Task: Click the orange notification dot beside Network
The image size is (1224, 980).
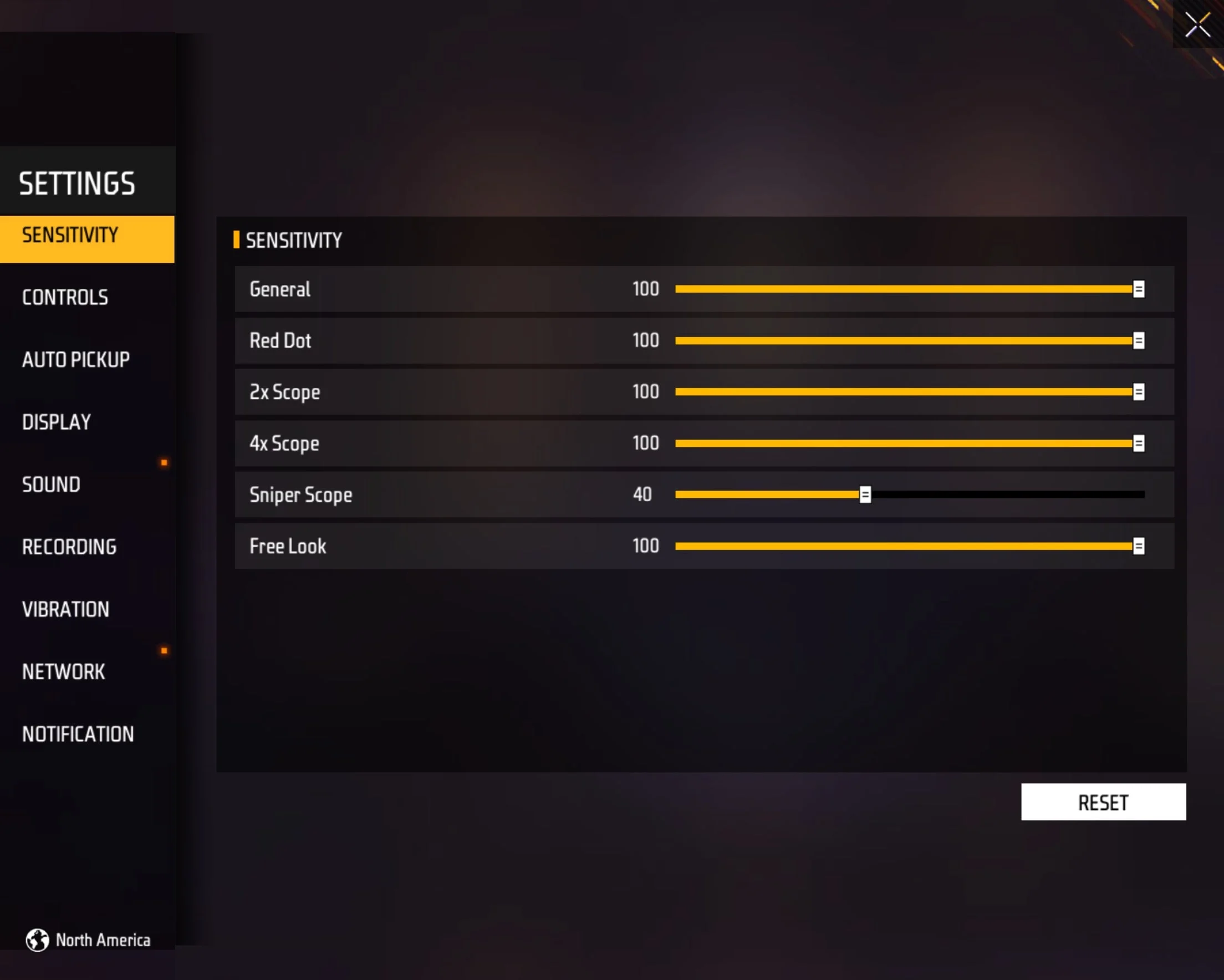Action: pos(164,650)
